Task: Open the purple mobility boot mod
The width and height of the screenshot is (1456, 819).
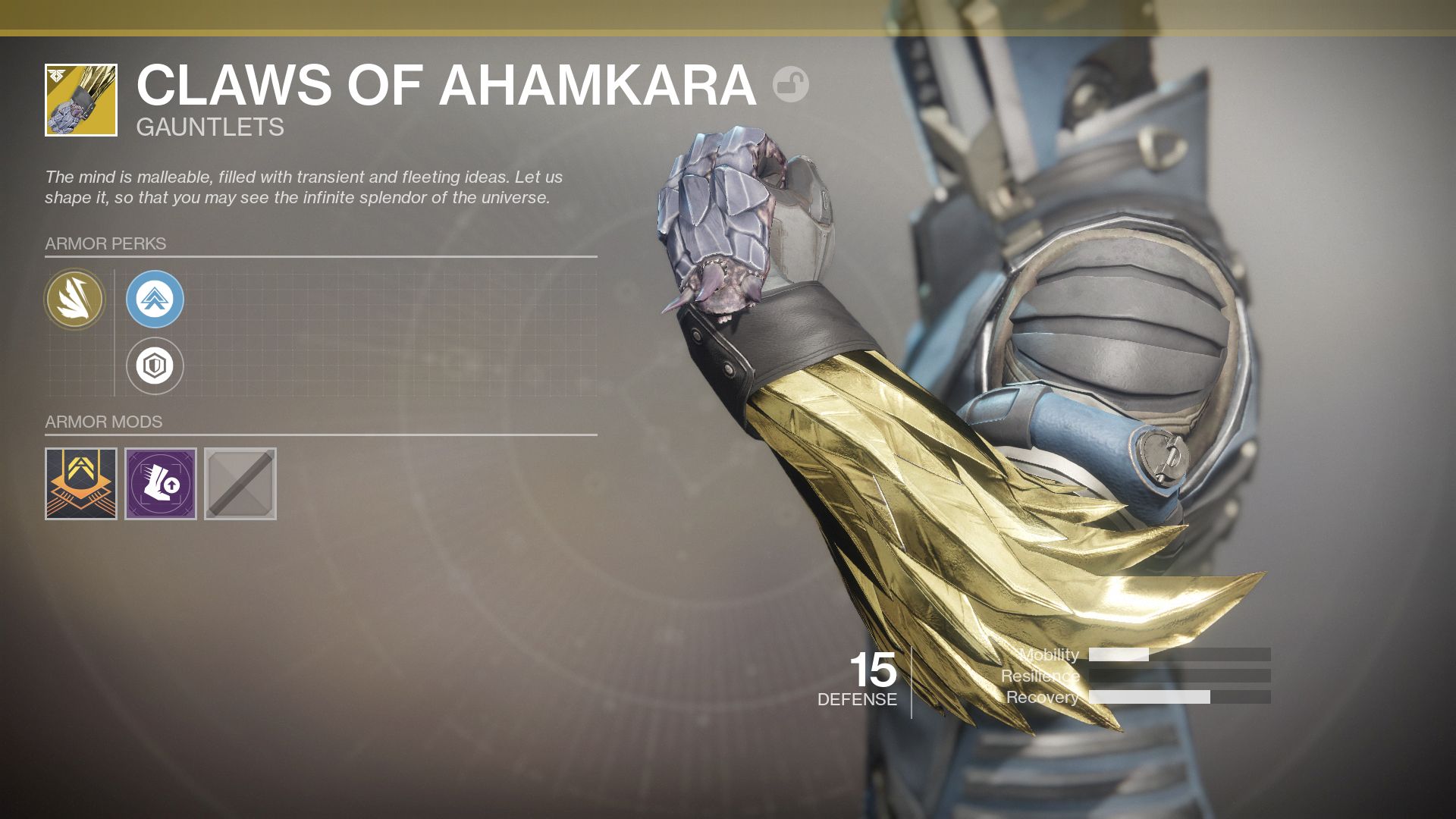Action: 162,484
